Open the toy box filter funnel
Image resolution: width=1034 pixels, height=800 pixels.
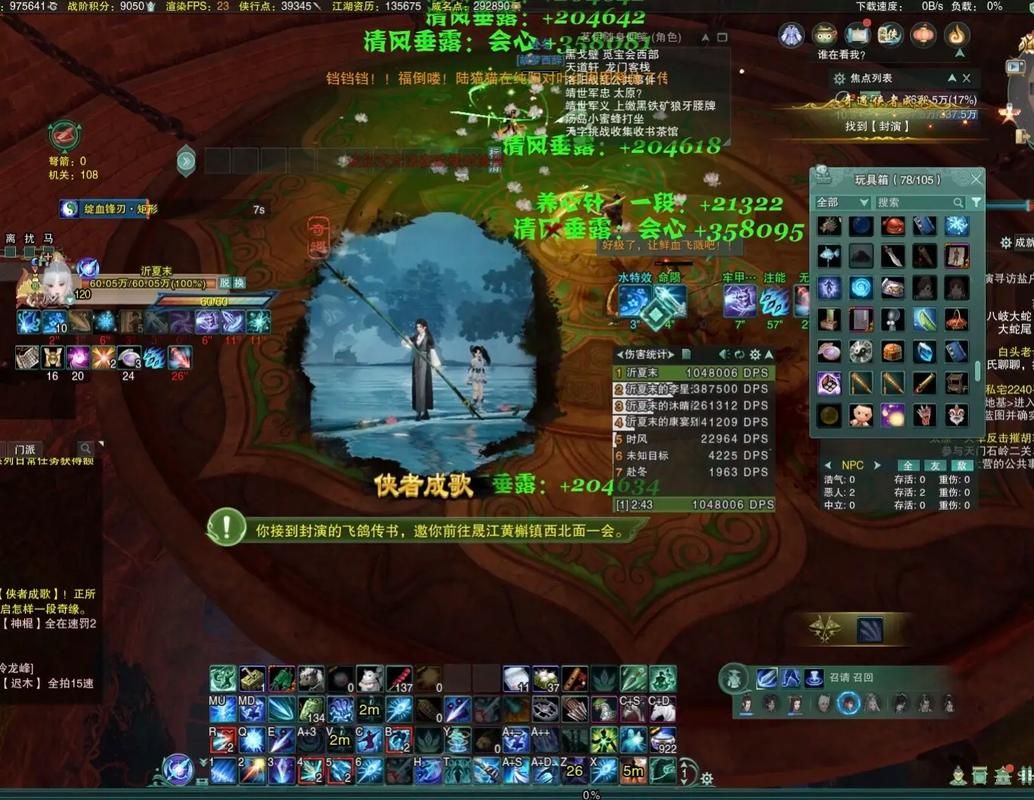tap(977, 202)
